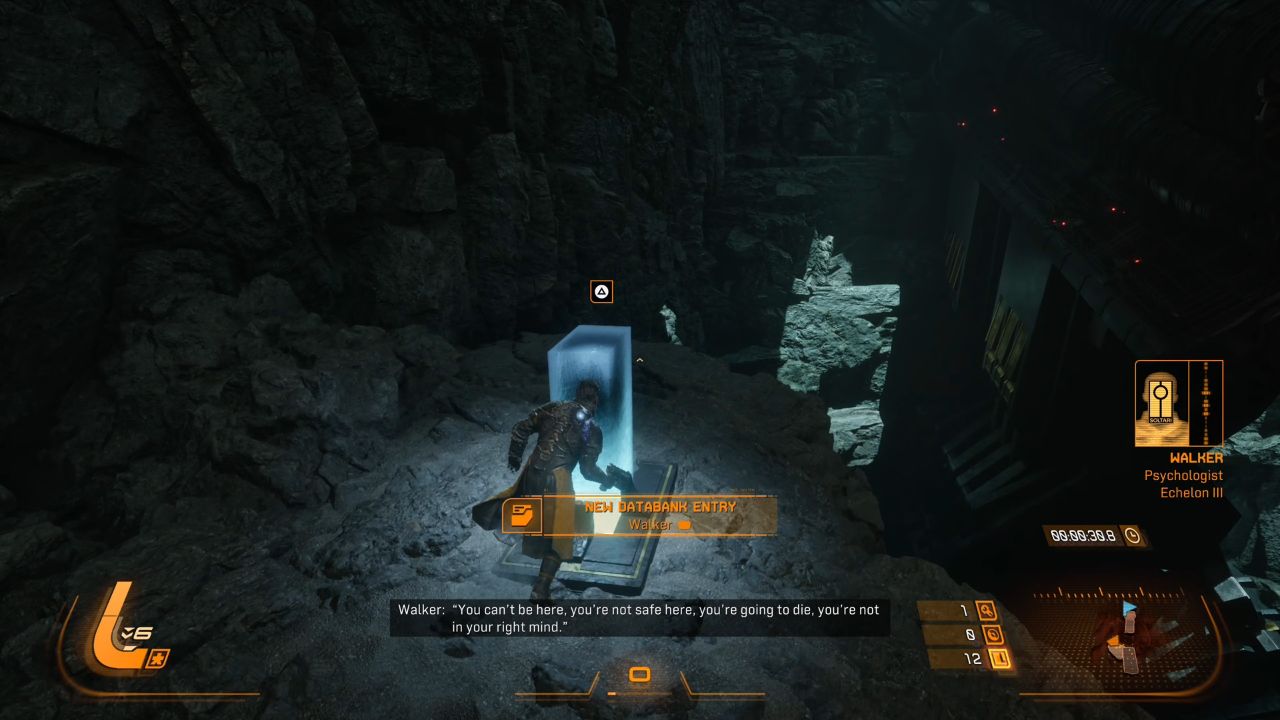Click the databank folder icon
The width and height of the screenshot is (1280, 720).
[x=521, y=515]
